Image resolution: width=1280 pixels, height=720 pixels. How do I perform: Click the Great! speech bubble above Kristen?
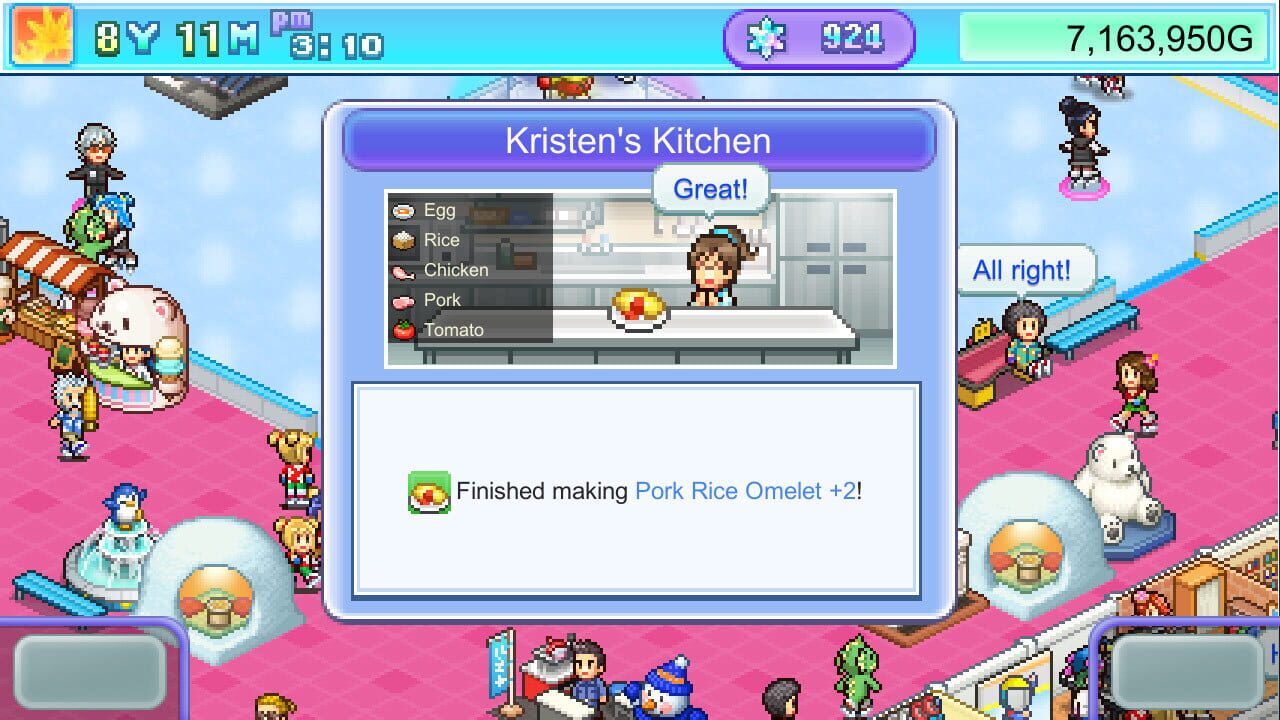click(x=710, y=189)
